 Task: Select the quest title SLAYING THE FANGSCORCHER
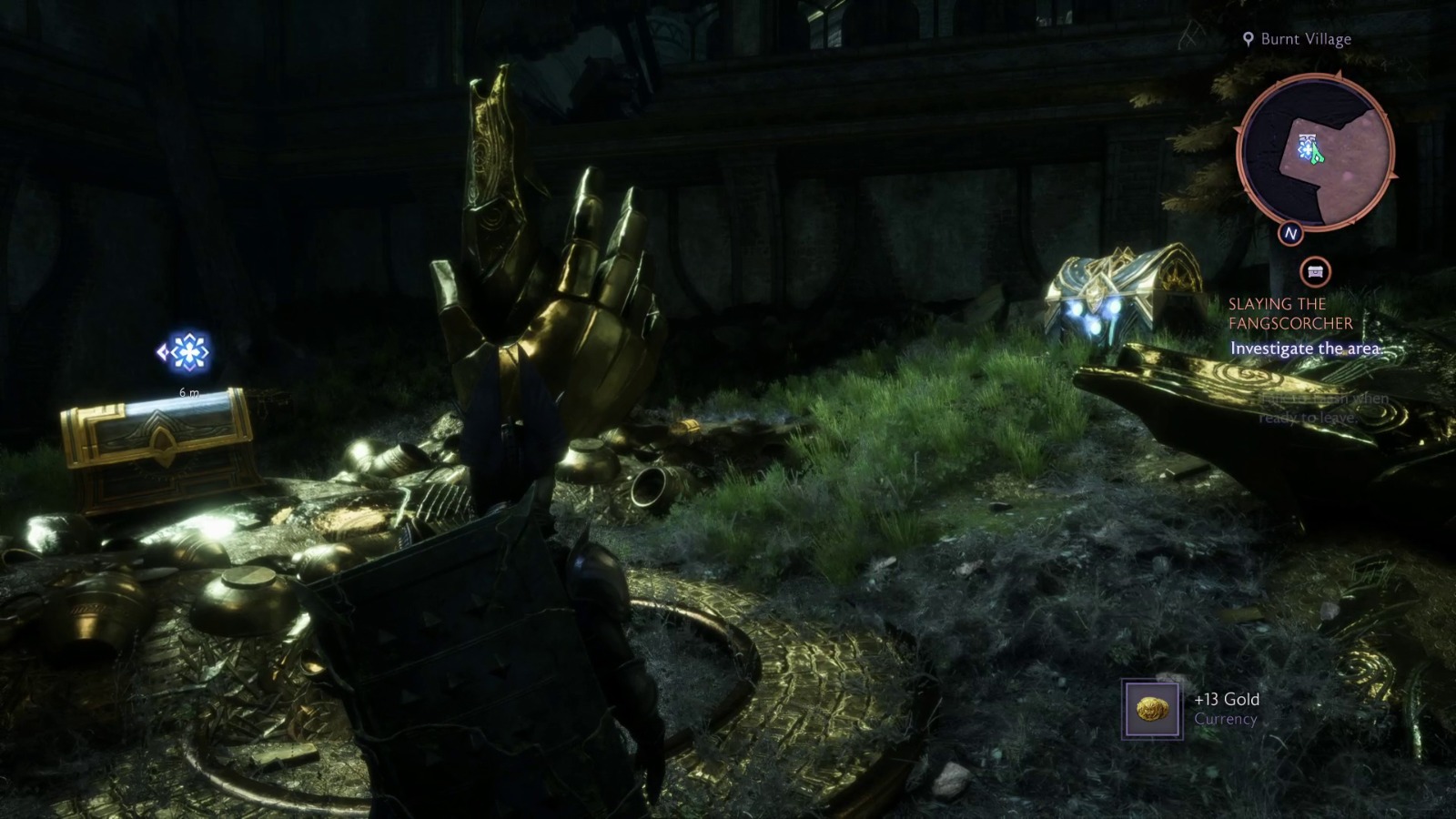pos(1290,313)
